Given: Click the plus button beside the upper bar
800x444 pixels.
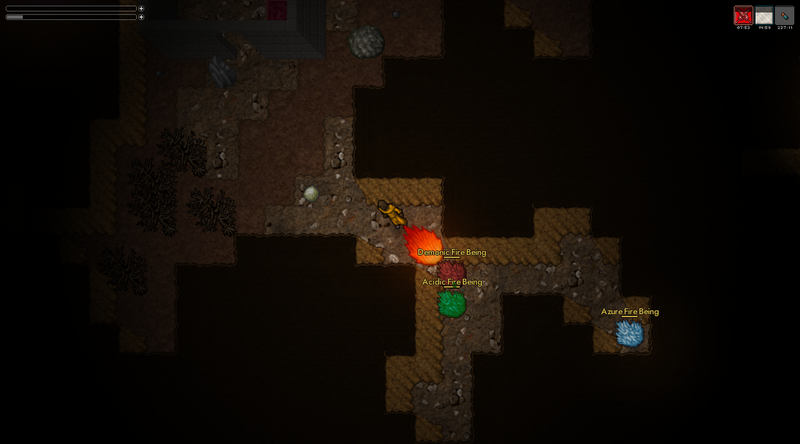Looking at the screenshot, I should pos(141,8).
